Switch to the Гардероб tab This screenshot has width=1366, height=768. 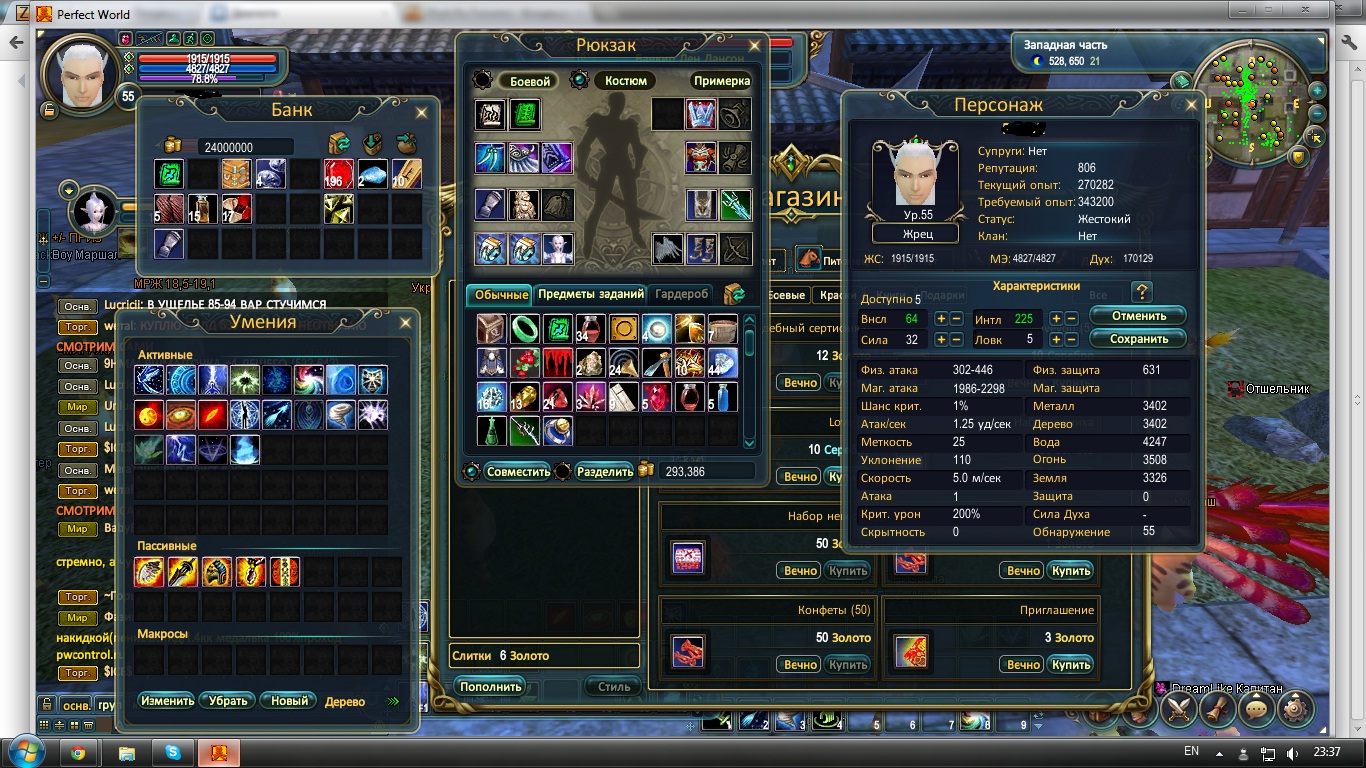pos(682,294)
